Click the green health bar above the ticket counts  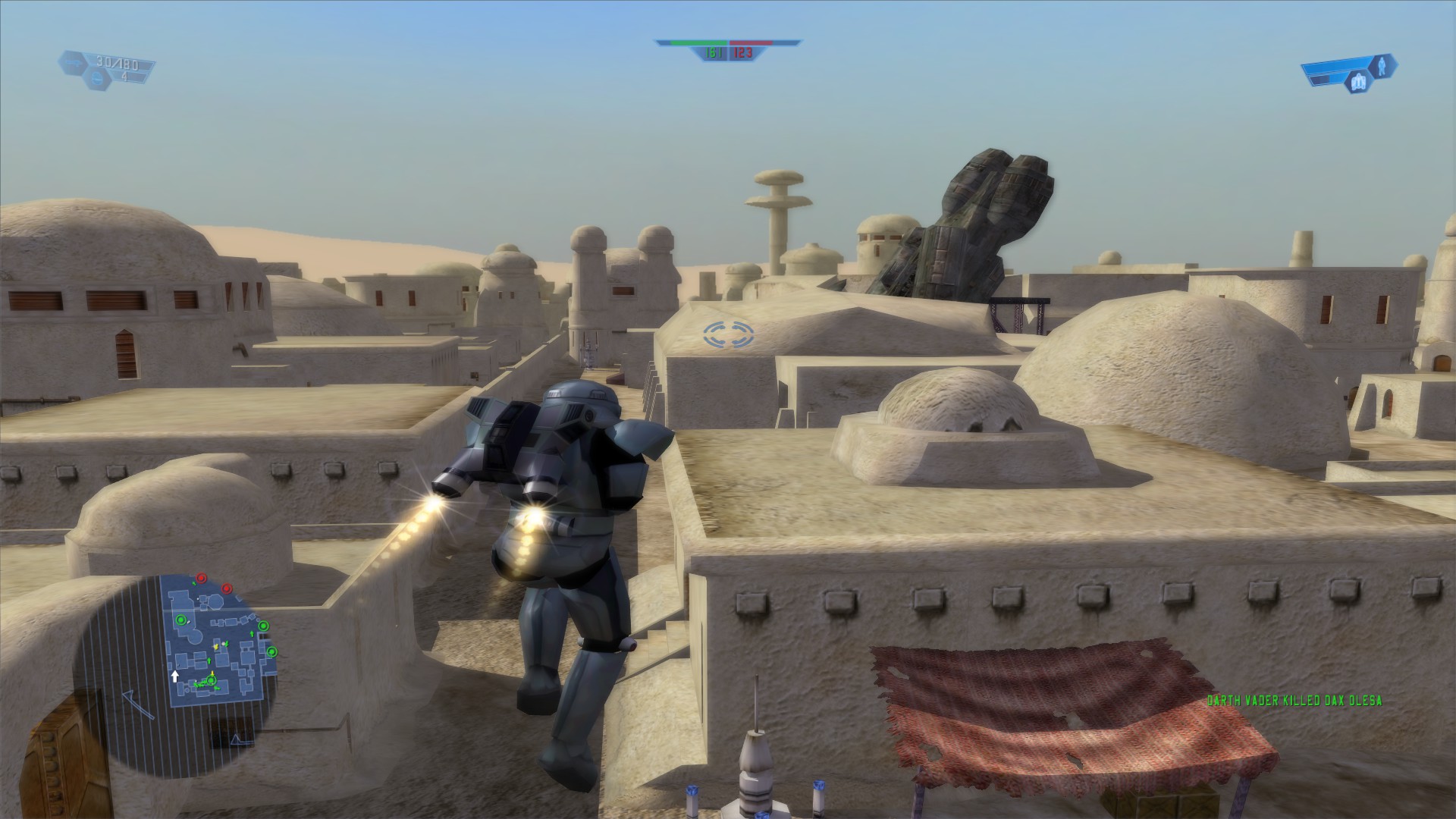[x=699, y=44]
